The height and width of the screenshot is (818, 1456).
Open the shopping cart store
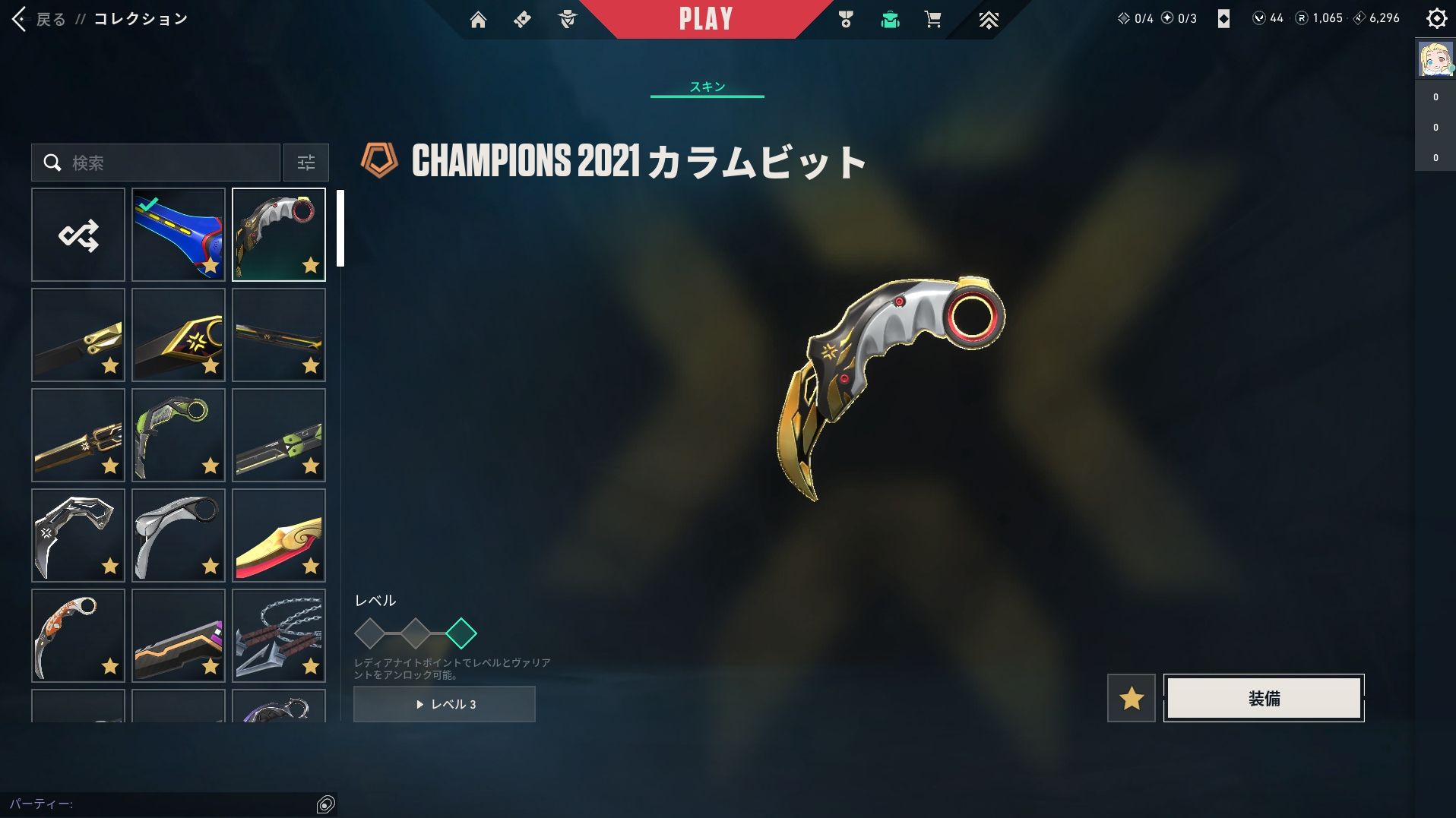click(932, 20)
